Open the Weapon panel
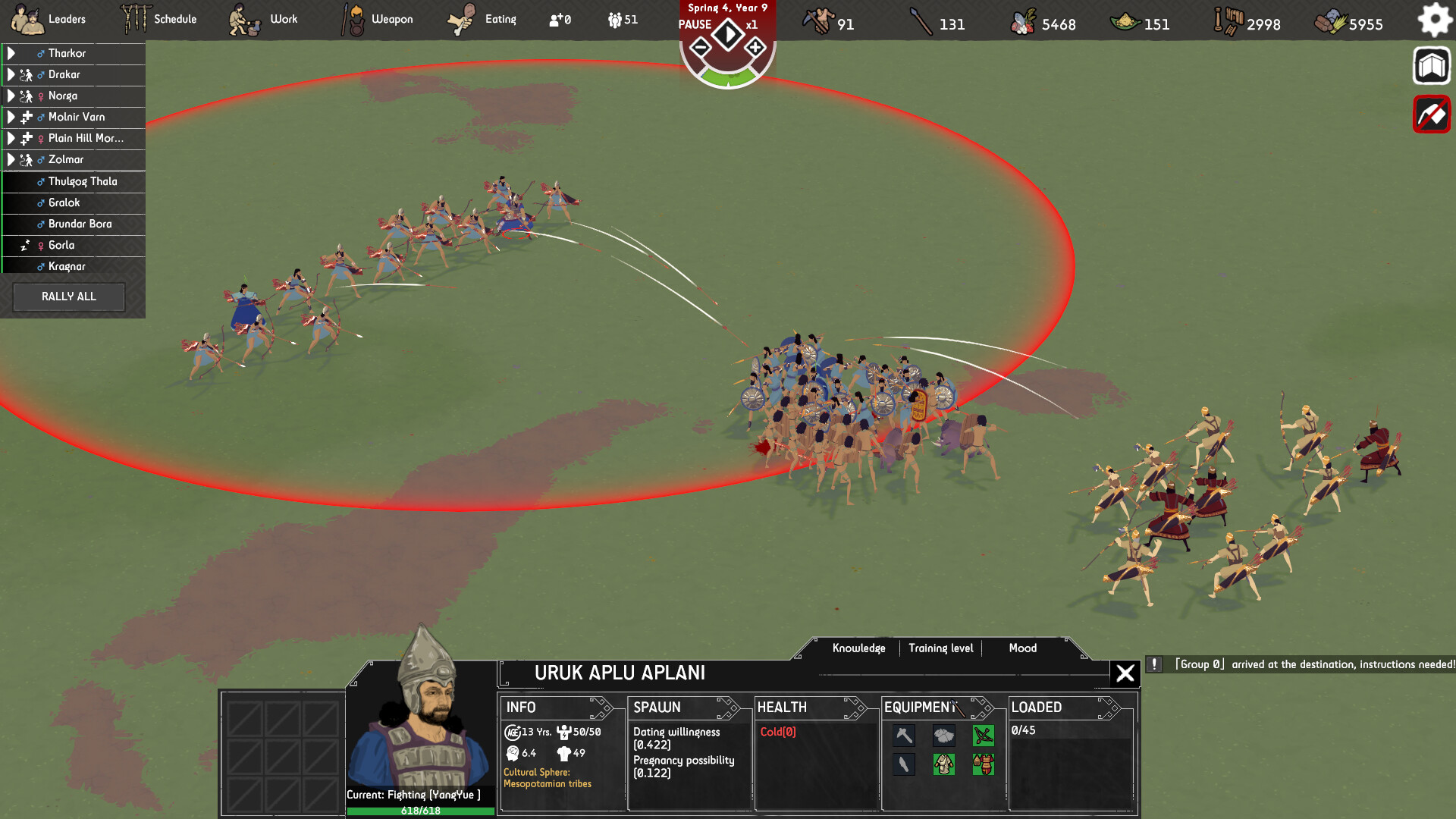The image size is (1456, 819). 392,19
